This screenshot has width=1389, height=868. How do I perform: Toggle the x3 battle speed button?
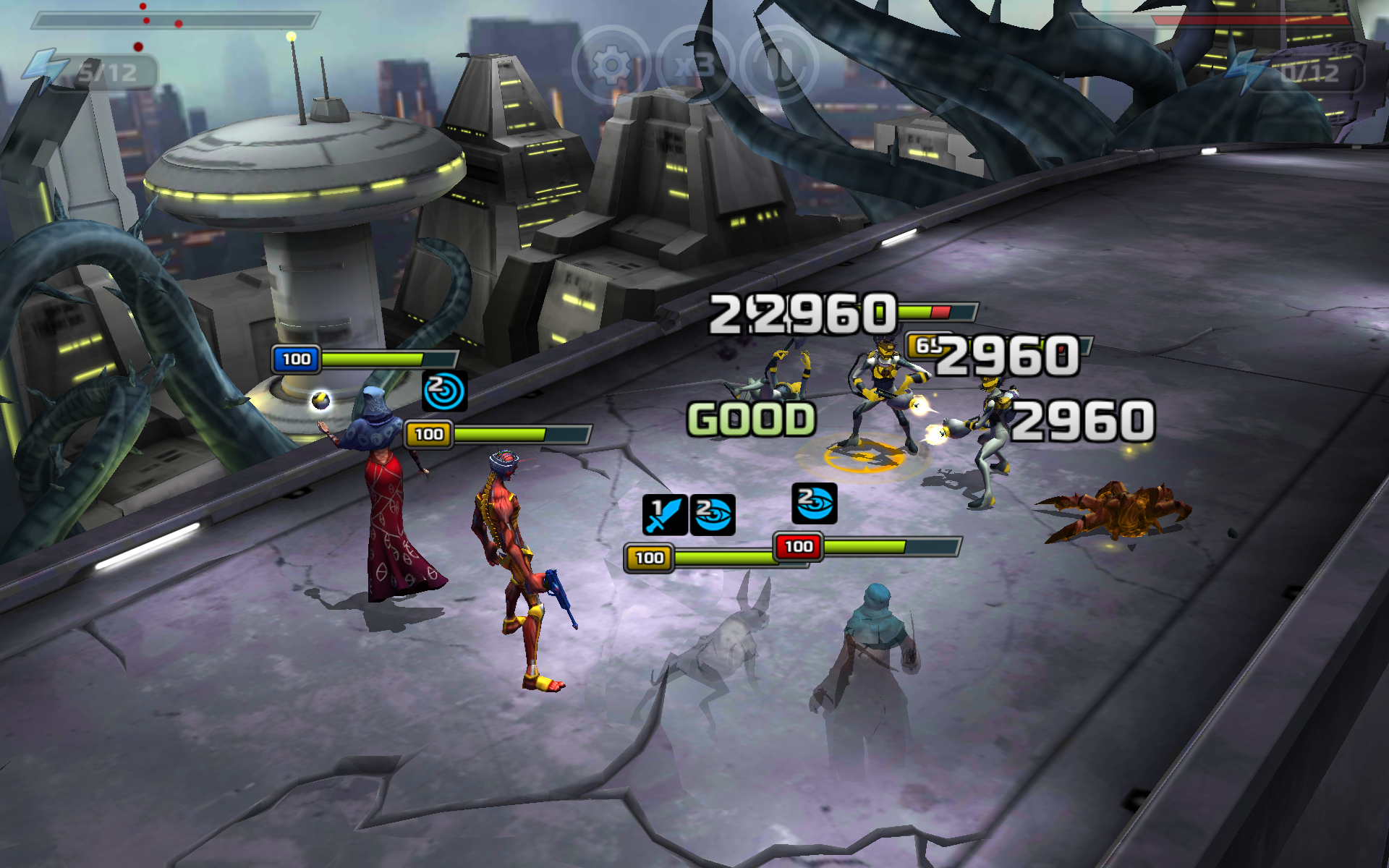(x=694, y=65)
